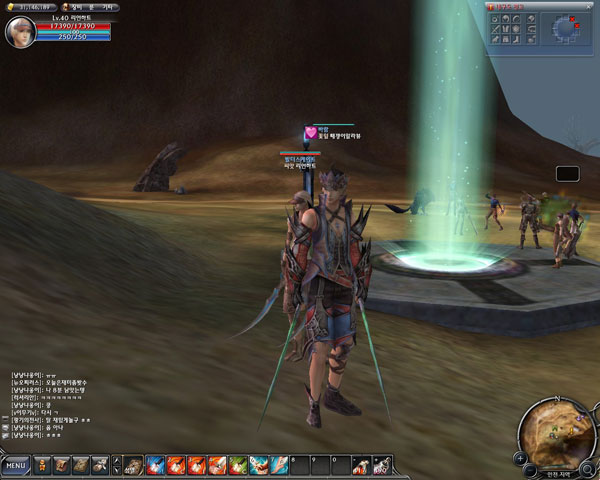Use the rightmost potion item on hotbar
600x480 pixels.
(x=381, y=466)
